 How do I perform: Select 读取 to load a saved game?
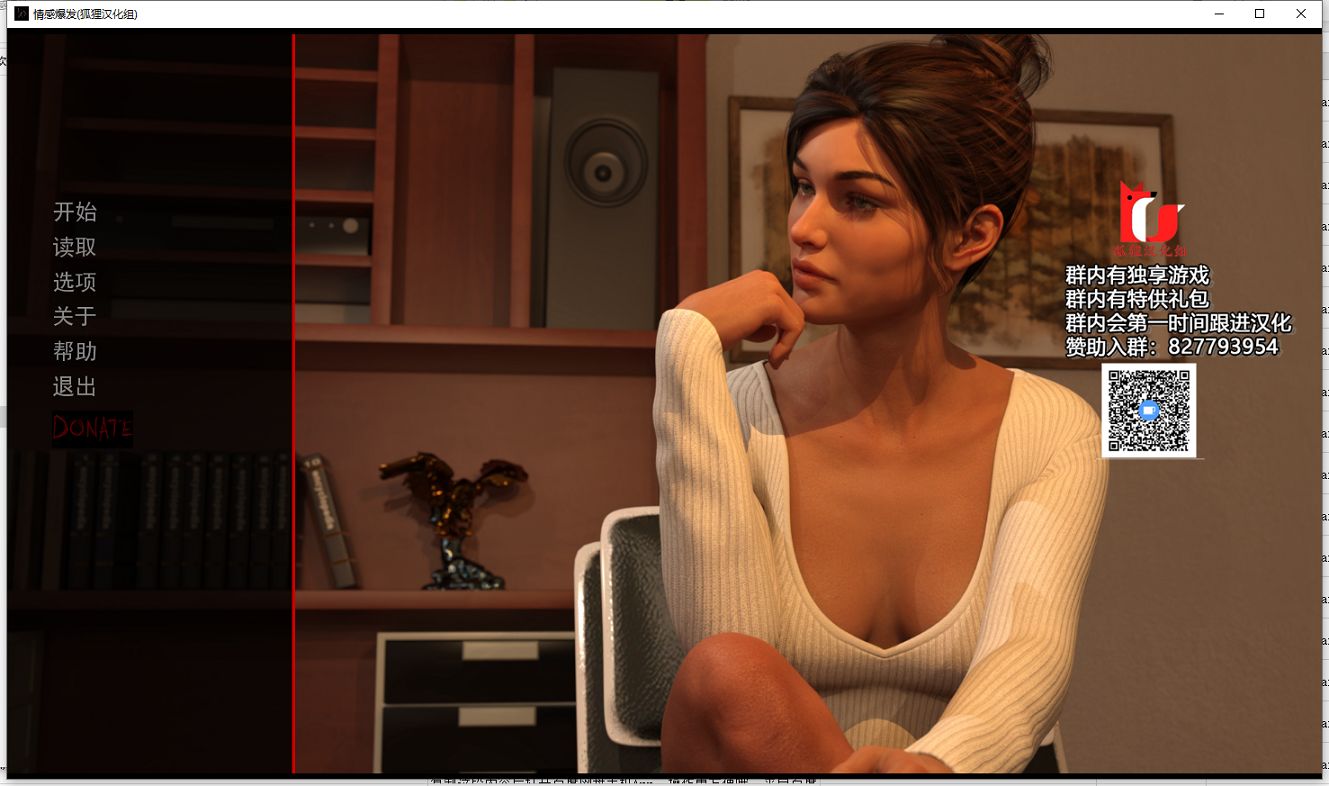(x=75, y=247)
